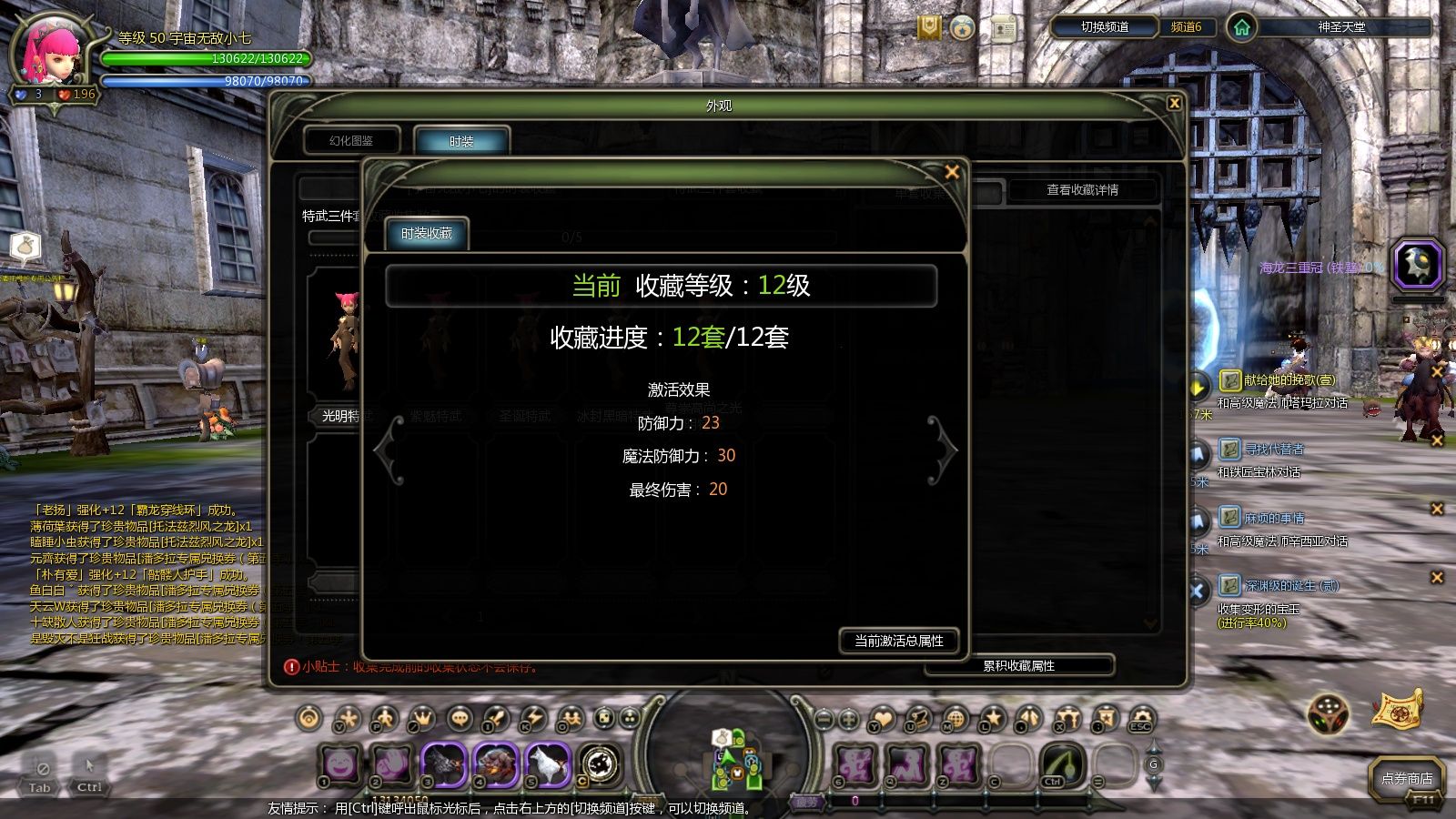1456x819 pixels.
Task: Click the gold banner icon at top
Action: (x=929, y=28)
